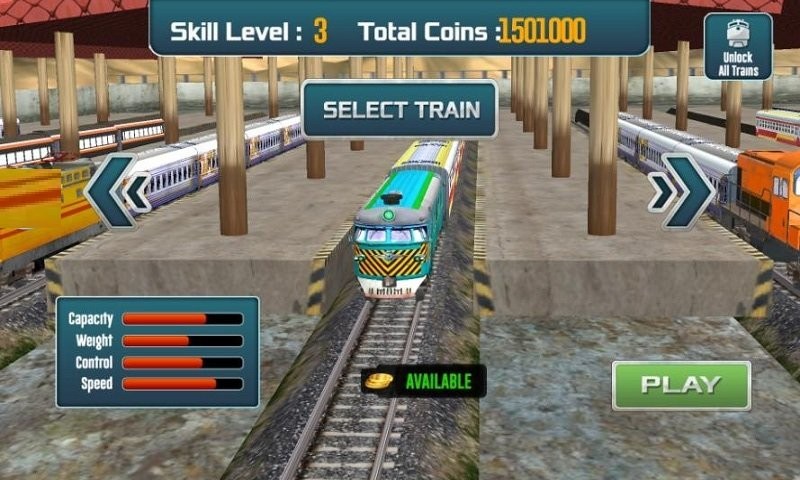Show the previous train with left arrow
Image resolution: width=800 pixels, height=480 pixels.
[x=117, y=191]
